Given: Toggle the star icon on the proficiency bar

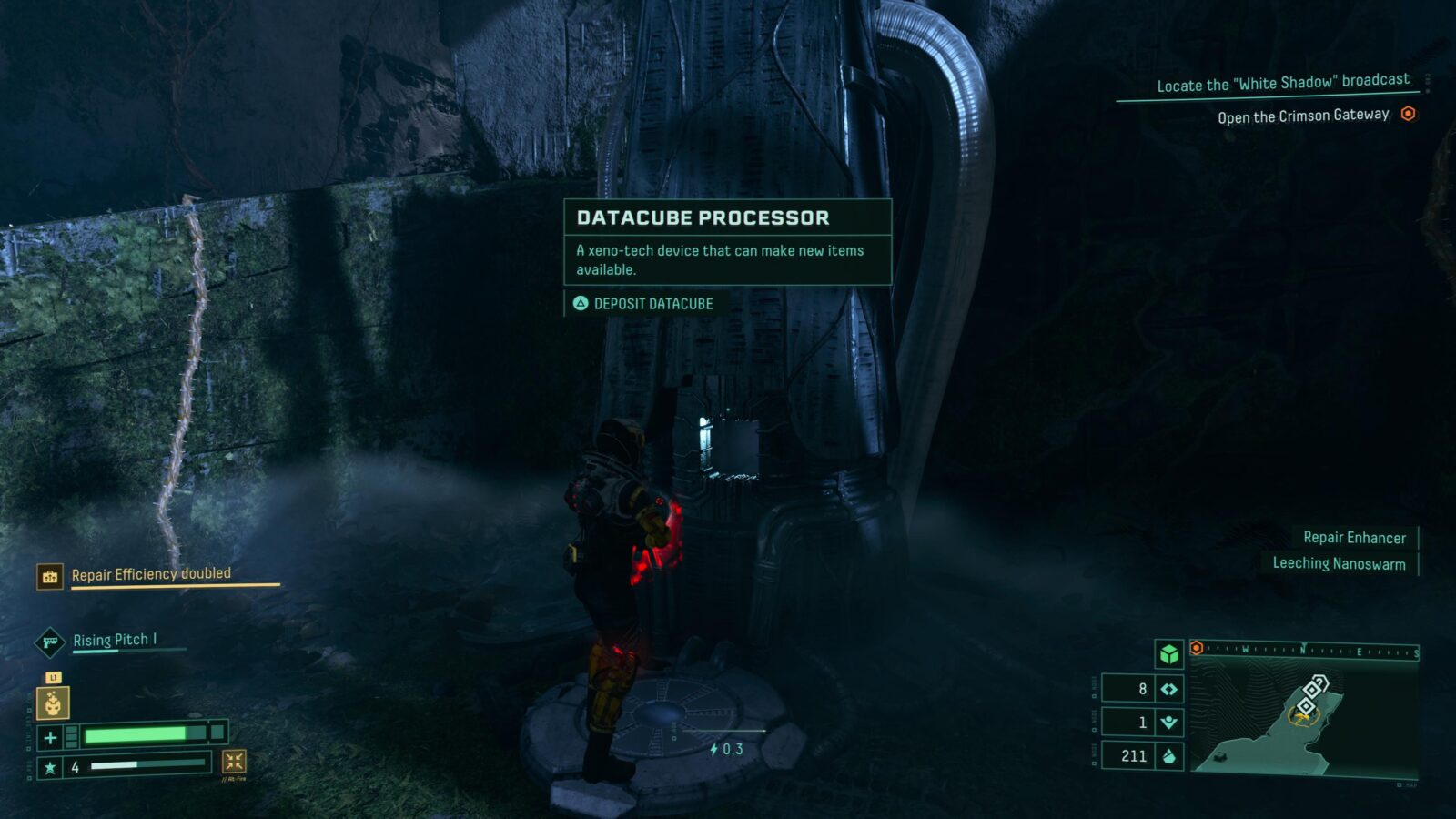Looking at the screenshot, I should coord(51,766).
